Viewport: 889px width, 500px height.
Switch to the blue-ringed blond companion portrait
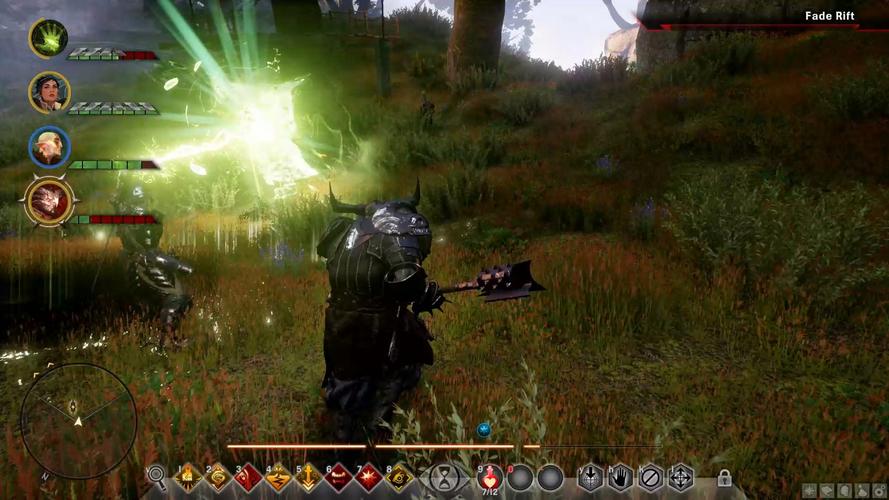49,147
